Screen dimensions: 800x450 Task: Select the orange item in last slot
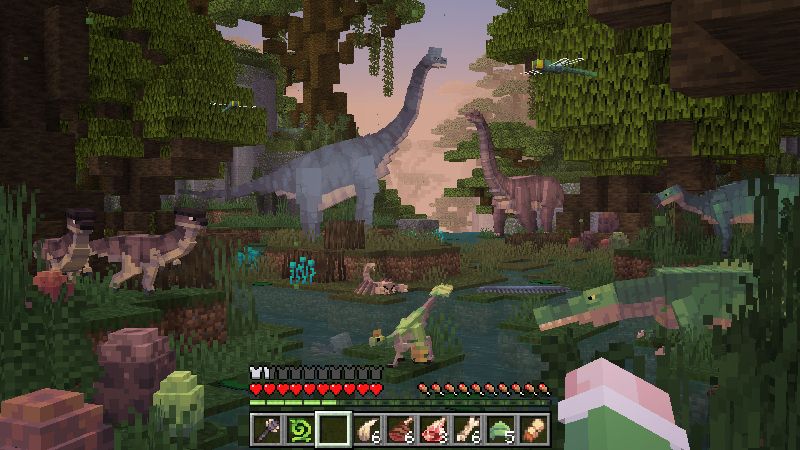(535, 428)
